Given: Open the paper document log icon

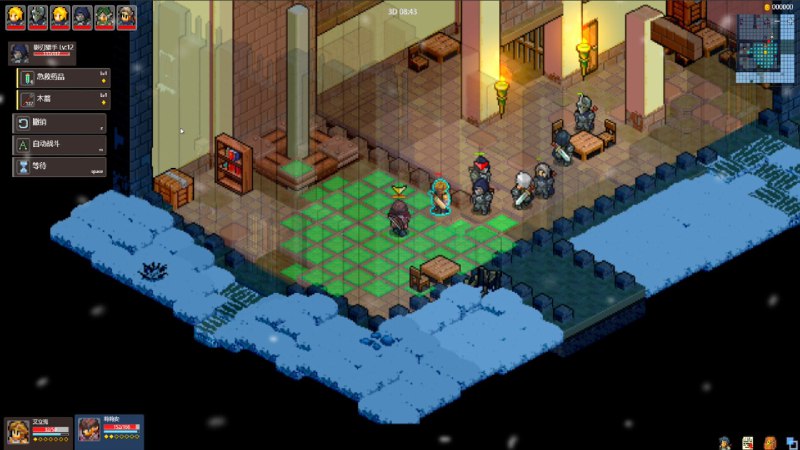Looking at the screenshot, I should (x=746, y=442).
